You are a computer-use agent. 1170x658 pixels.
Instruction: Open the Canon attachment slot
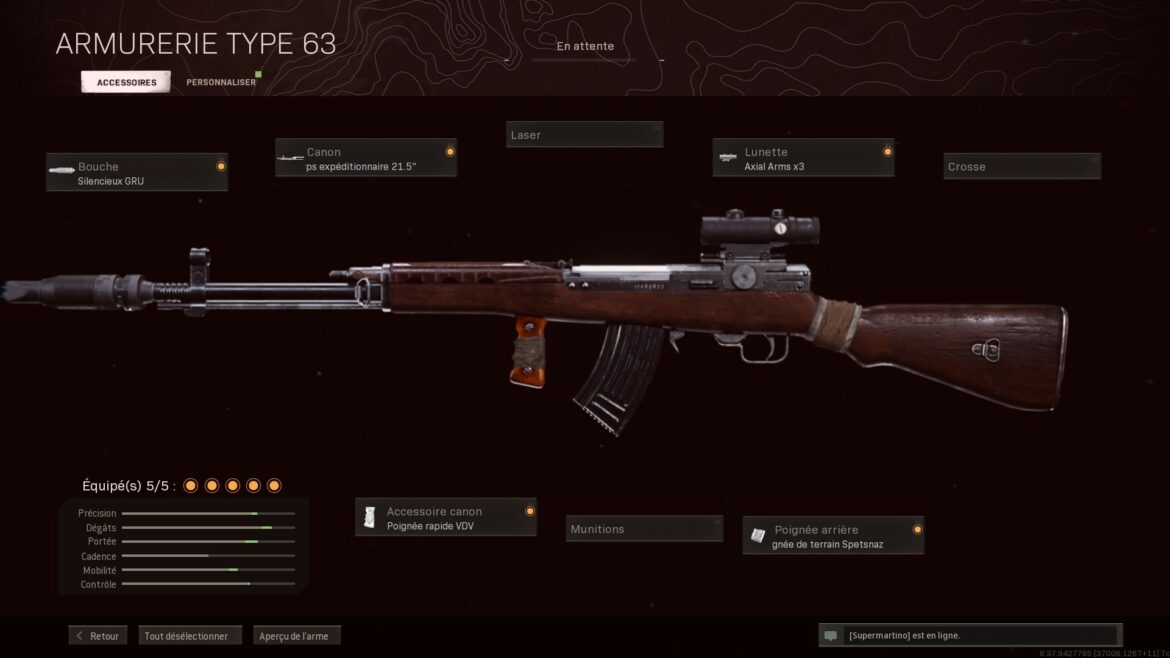tap(366, 158)
